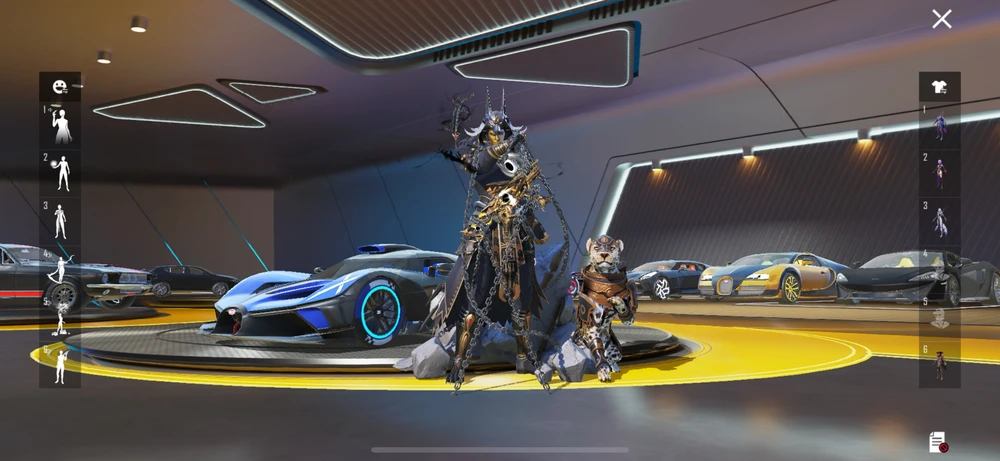Select emote slot 1
Viewport: 1000px width, 461px height.
tap(61, 126)
